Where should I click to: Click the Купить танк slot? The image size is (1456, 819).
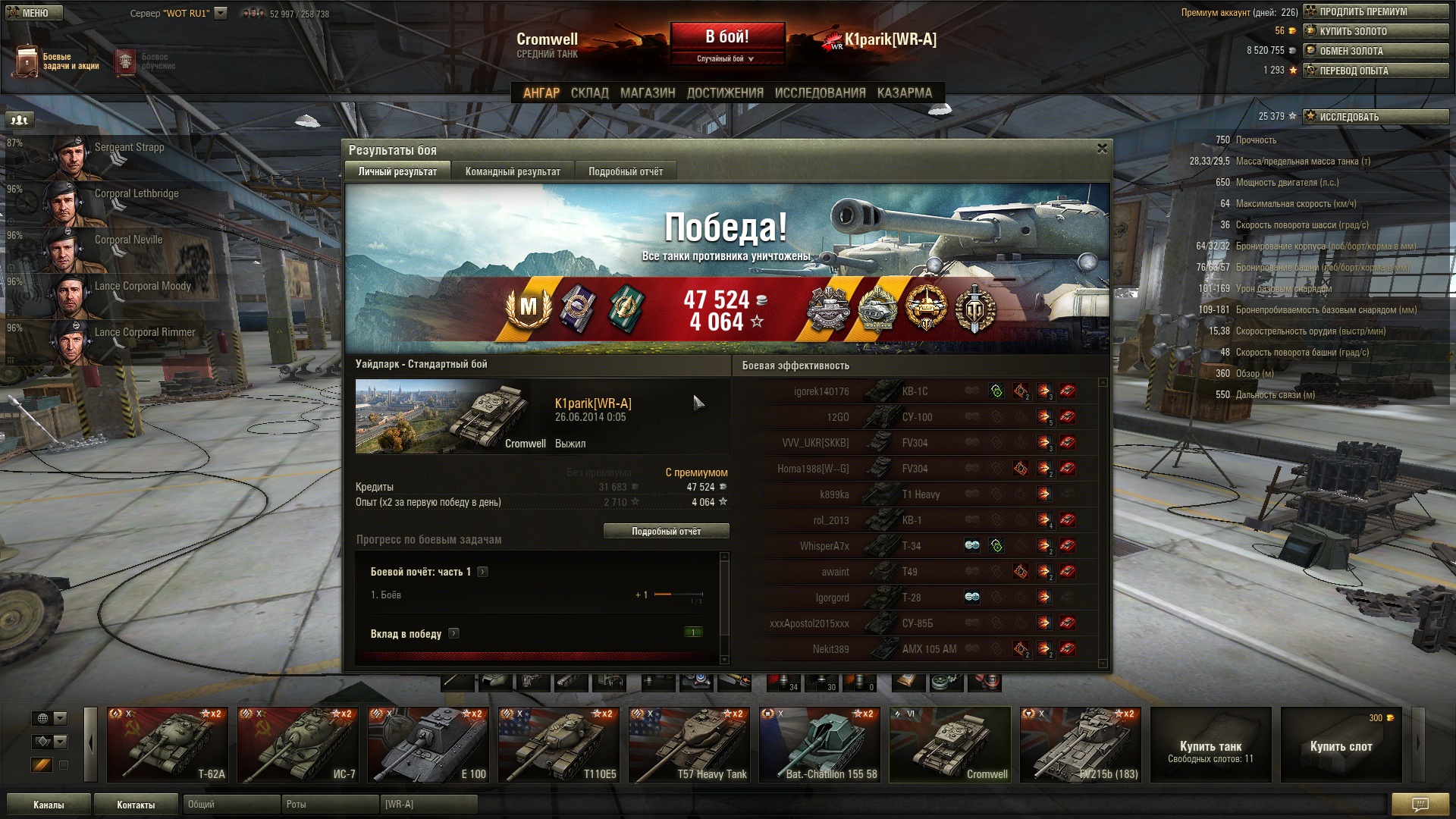tap(1210, 745)
